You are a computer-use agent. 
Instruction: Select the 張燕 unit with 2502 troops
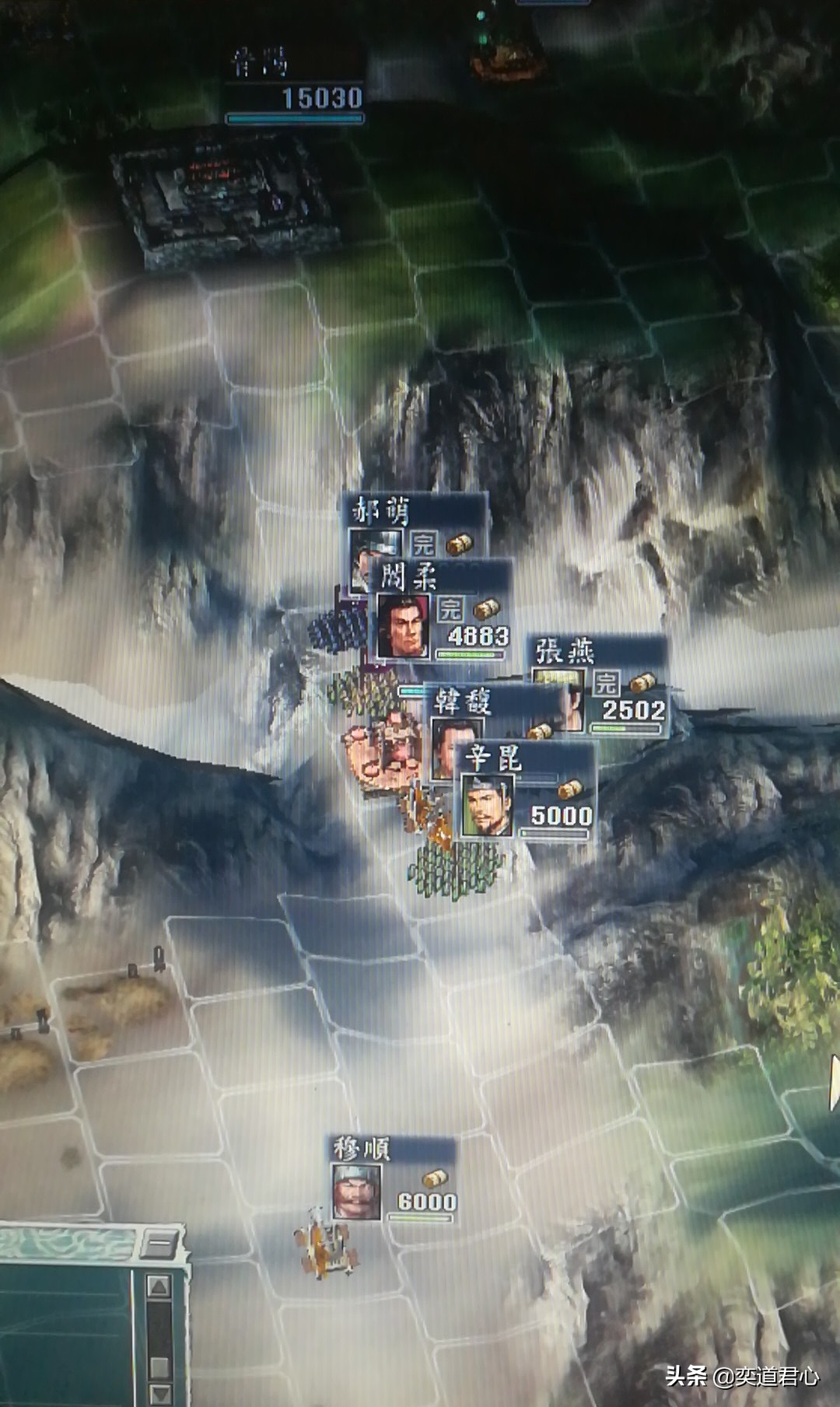pos(600,685)
